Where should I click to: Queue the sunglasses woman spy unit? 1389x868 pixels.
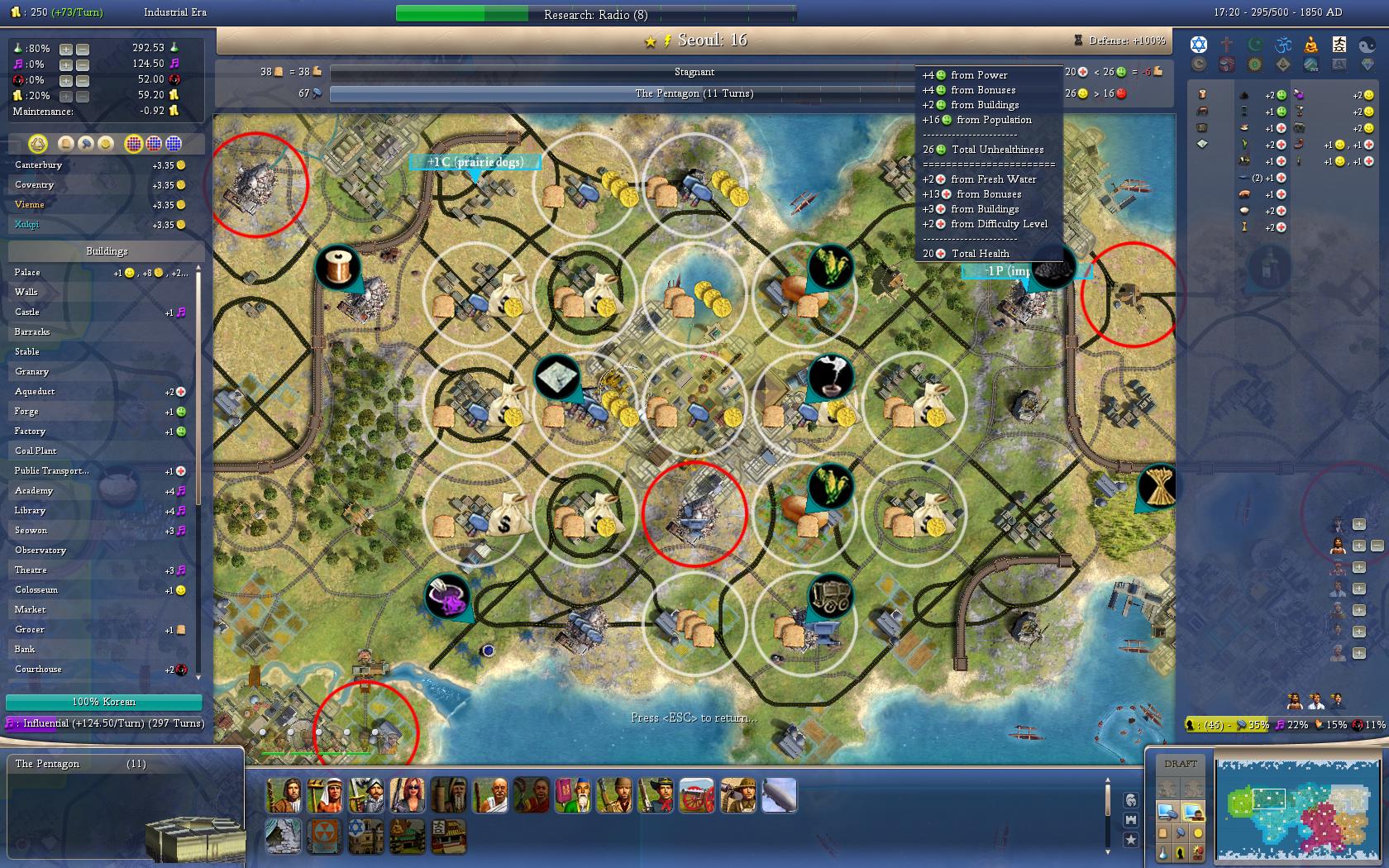407,795
